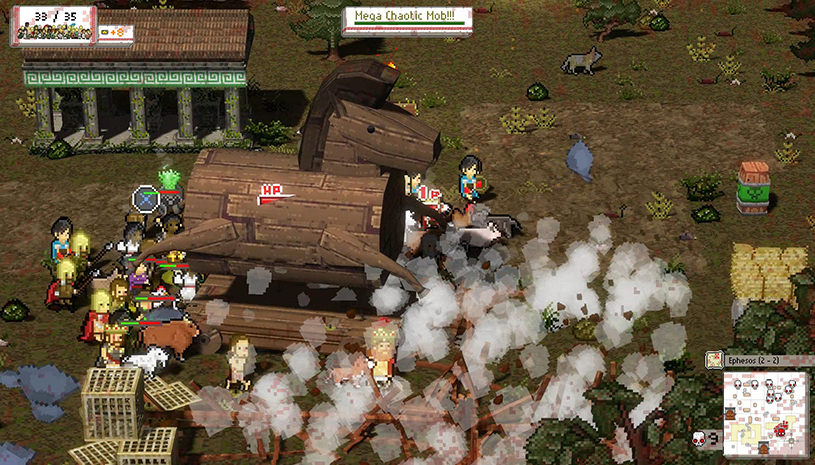Open the map scroll icon beside Ephesos
The height and width of the screenshot is (465, 815).
(714, 359)
